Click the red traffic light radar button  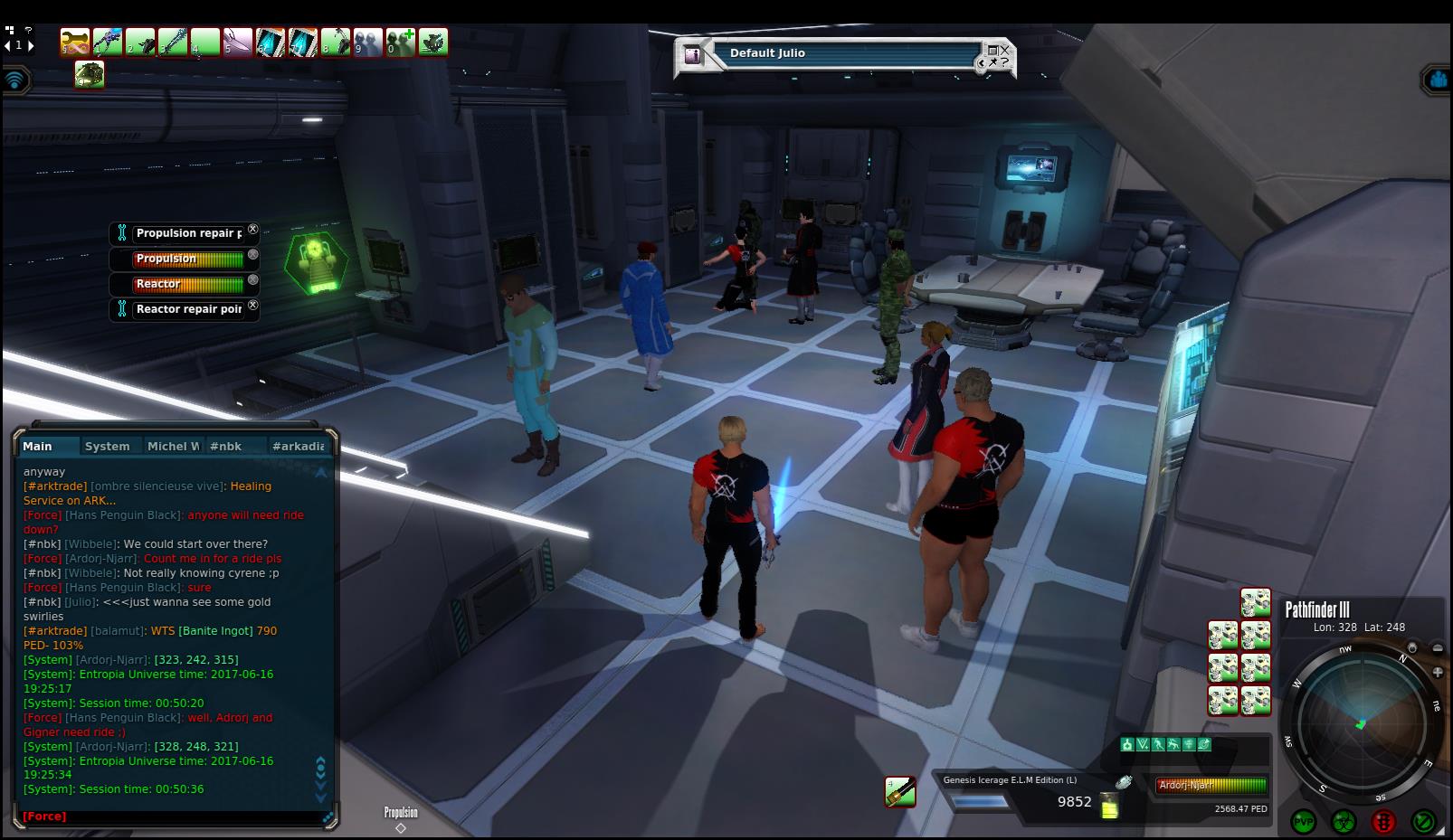click(x=1383, y=822)
